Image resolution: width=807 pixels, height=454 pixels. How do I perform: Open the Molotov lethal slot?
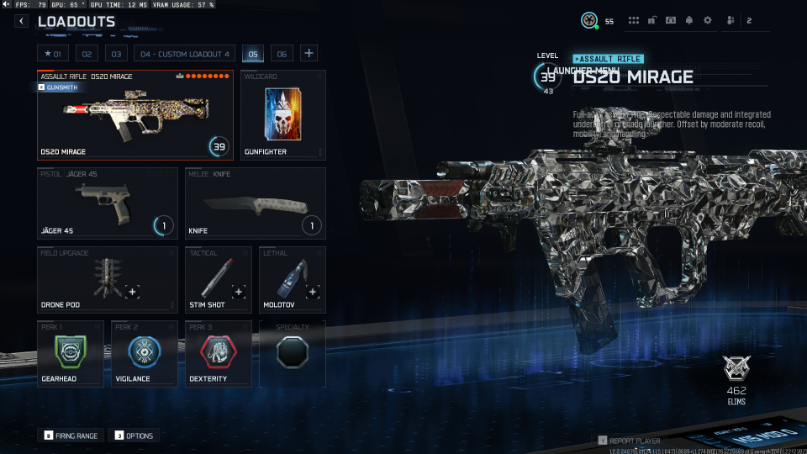pyautogui.click(x=292, y=278)
